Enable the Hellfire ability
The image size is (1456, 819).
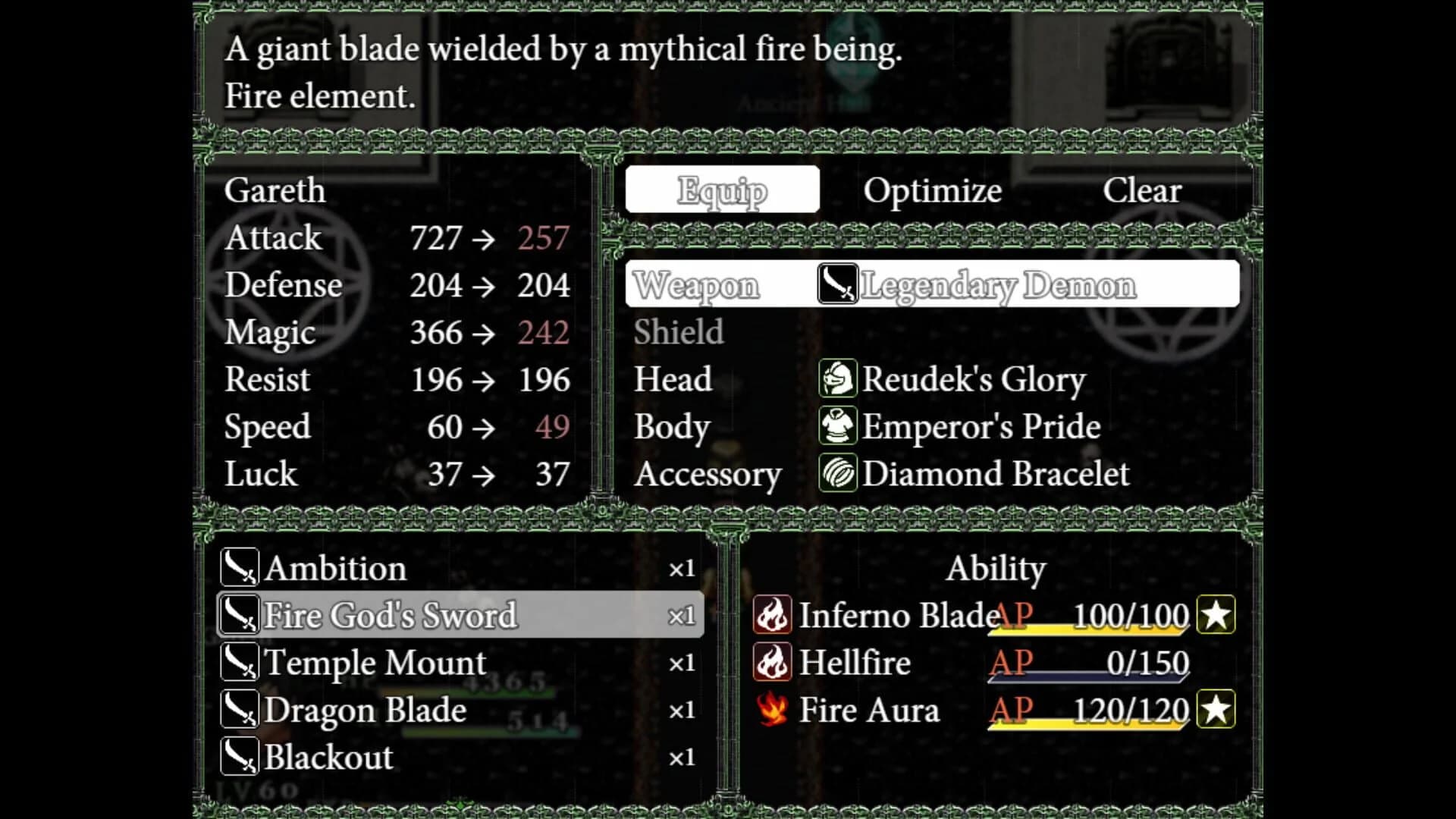point(855,662)
